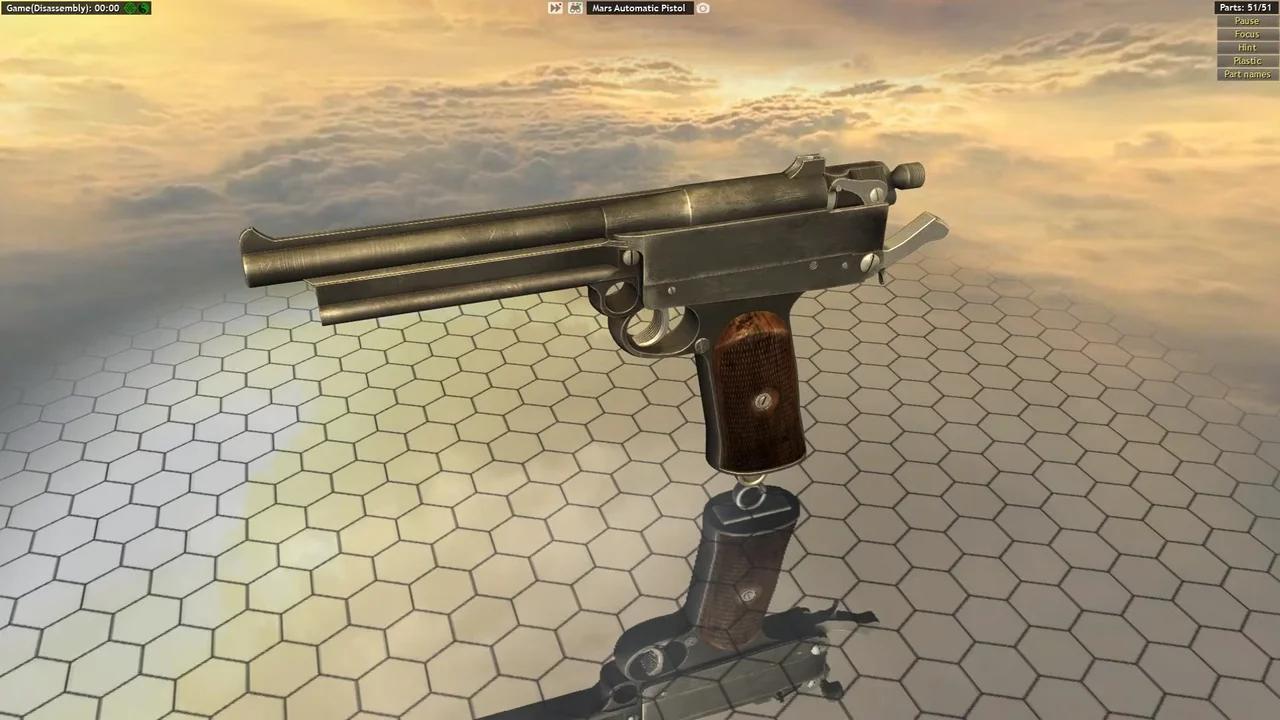Open gun search with the binoculars icon
Screen dimensions: 1280x720
coord(575,8)
